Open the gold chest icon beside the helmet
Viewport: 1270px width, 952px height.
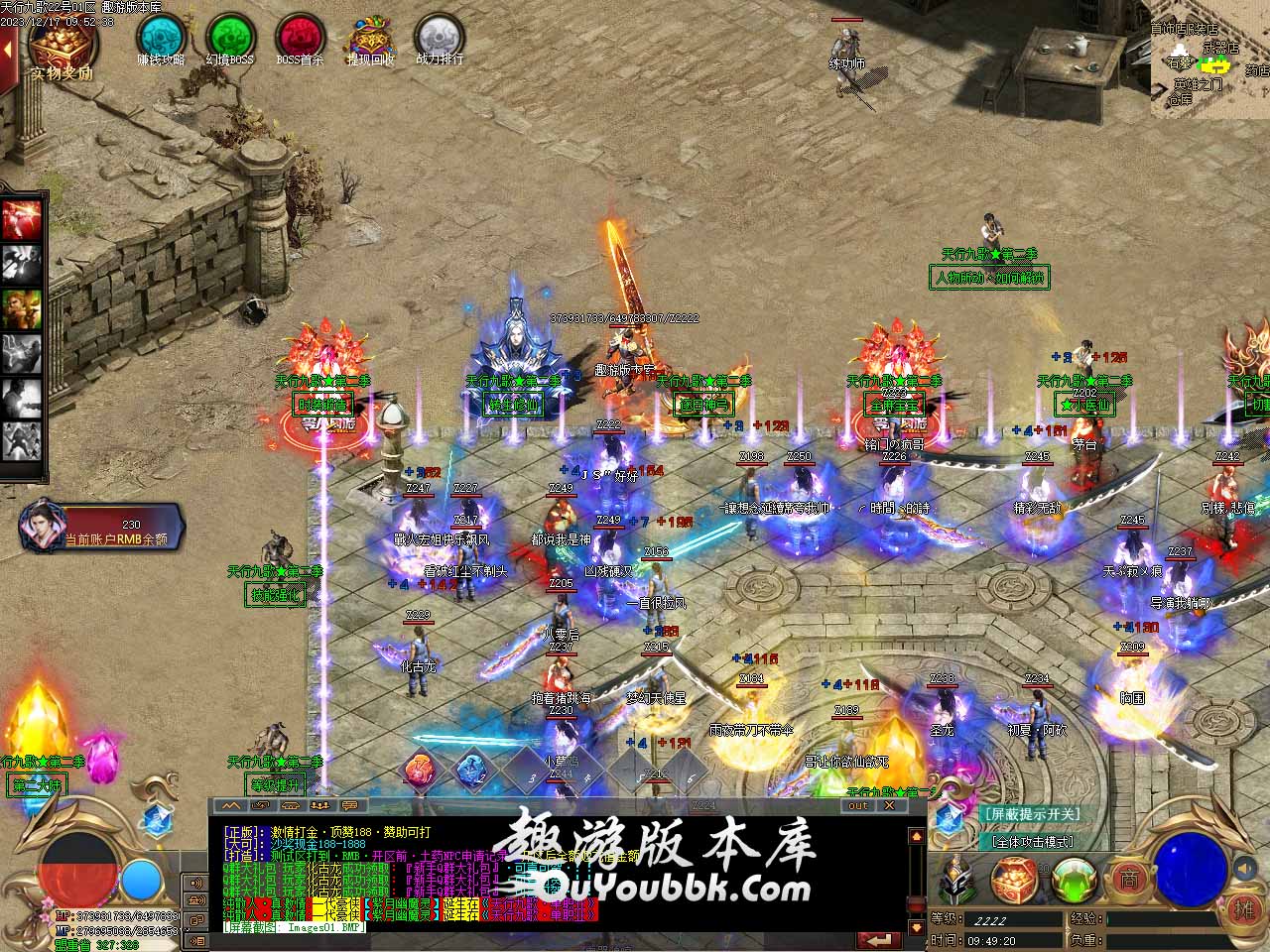pyautogui.click(x=1012, y=879)
